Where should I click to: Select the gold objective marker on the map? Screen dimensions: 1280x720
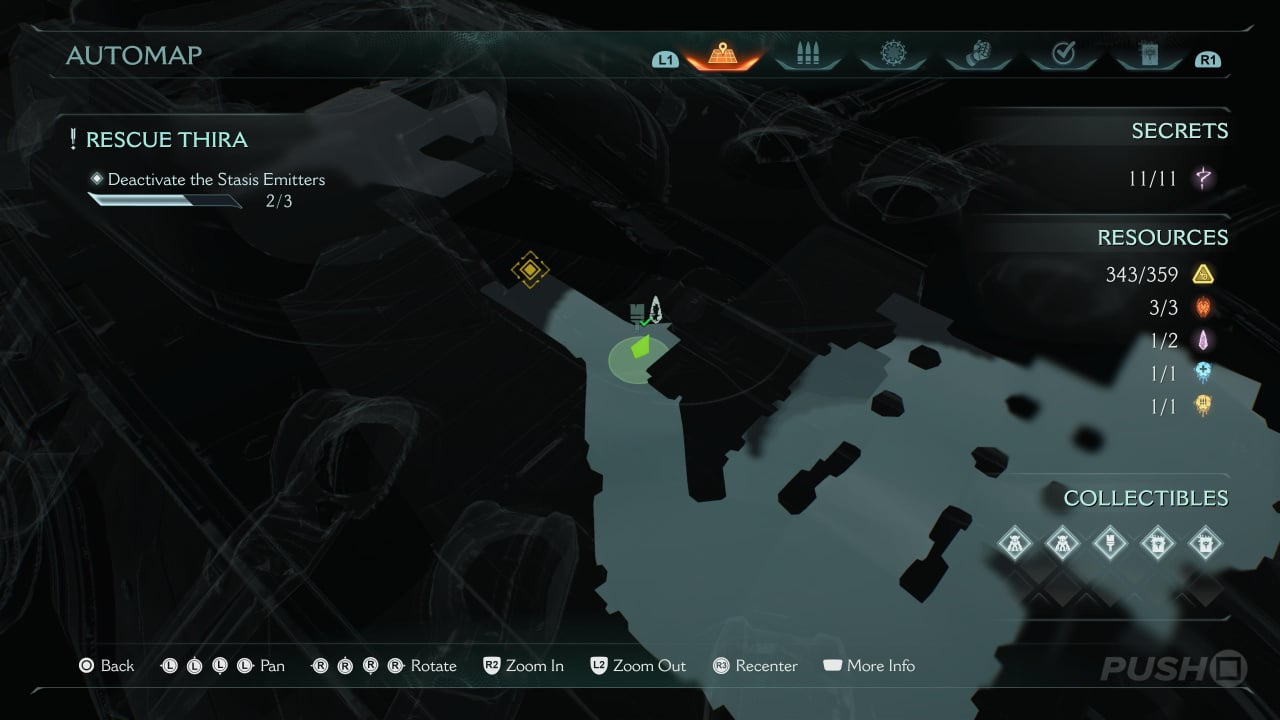[529, 270]
